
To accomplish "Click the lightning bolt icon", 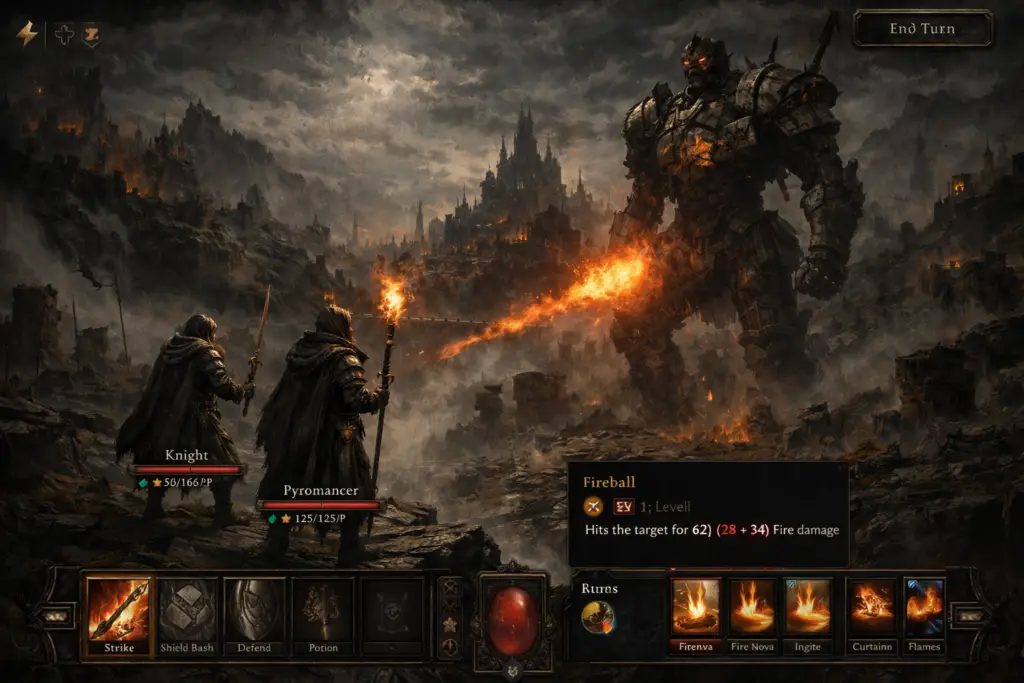I will point(27,34).
